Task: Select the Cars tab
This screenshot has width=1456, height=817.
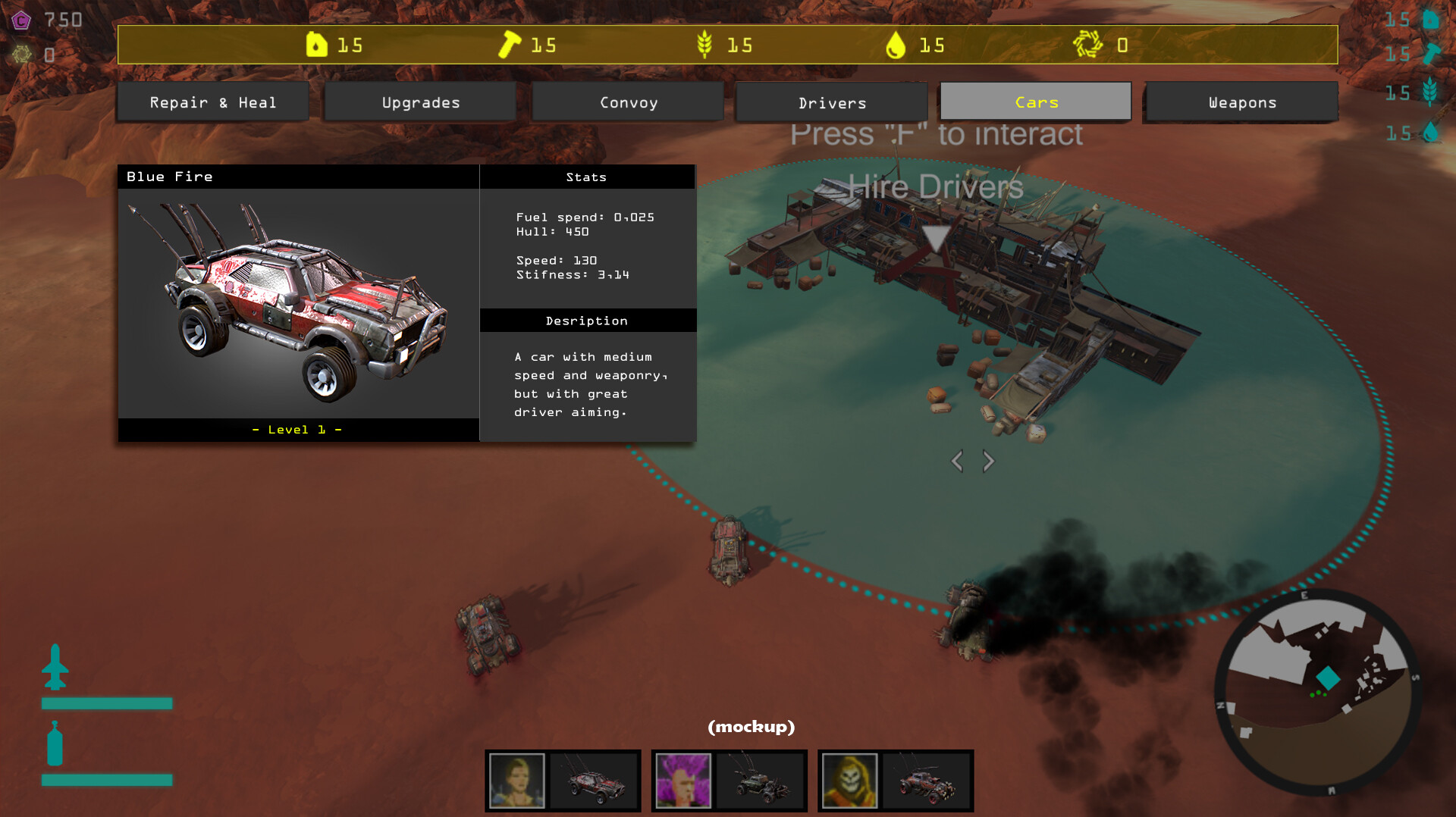Action: pos(1035,102)
